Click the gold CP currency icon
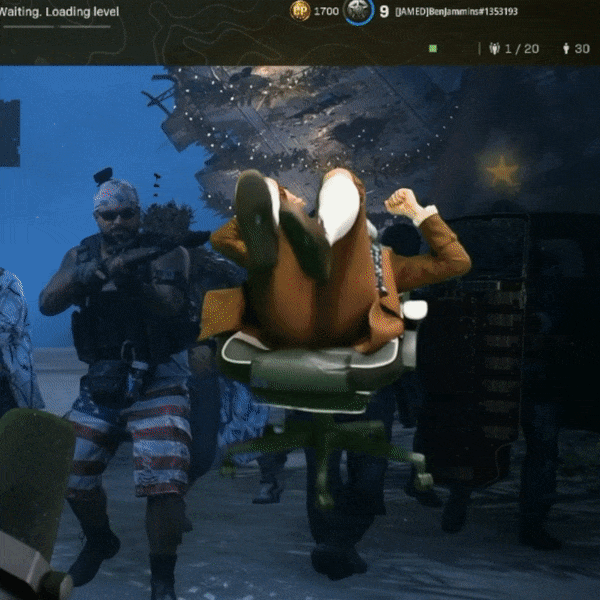Screen dimensions: 600x600 coord(300,11)
